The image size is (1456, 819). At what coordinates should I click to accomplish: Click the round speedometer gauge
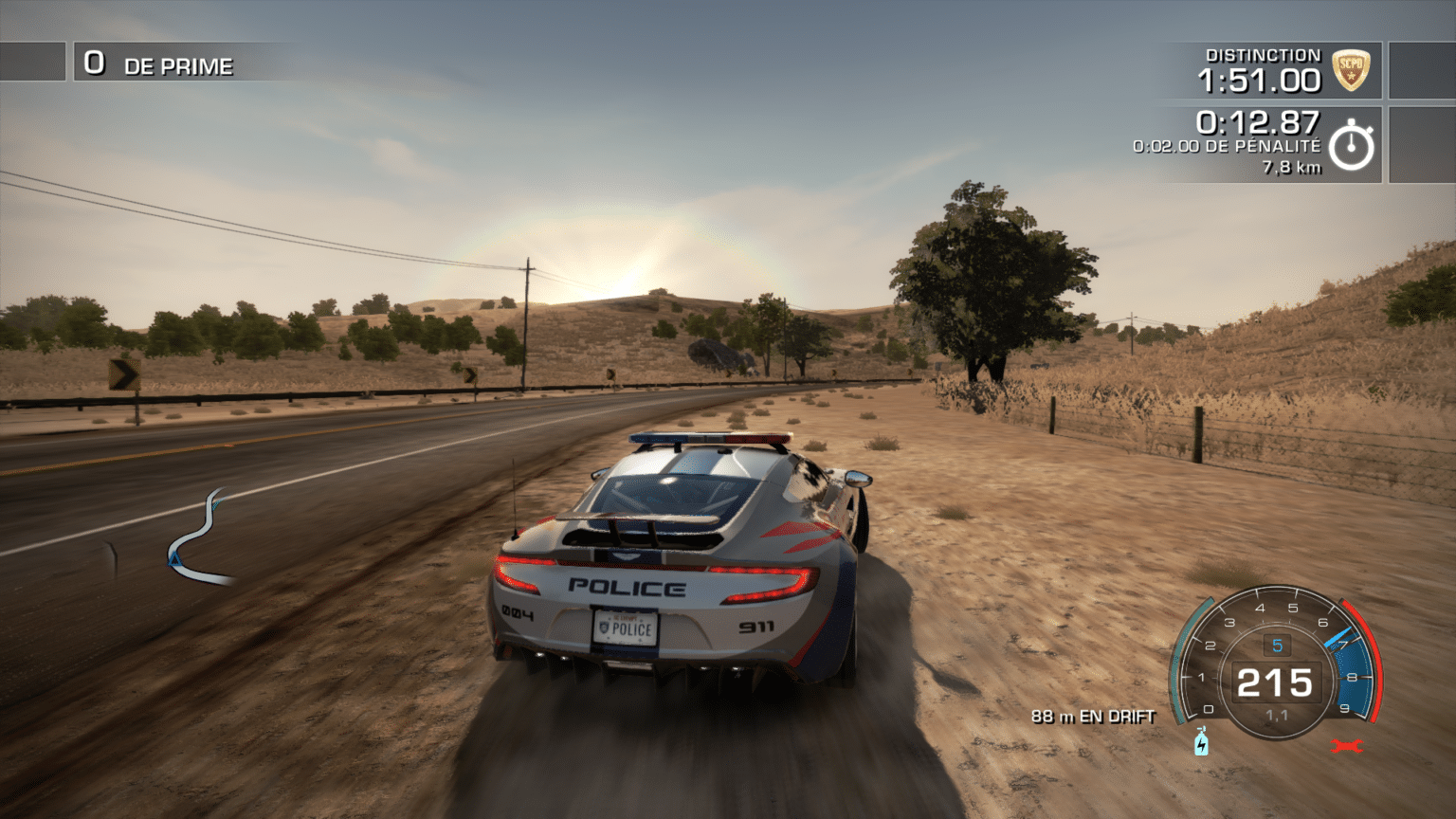pyautogui.click(x=1275, y=665)
